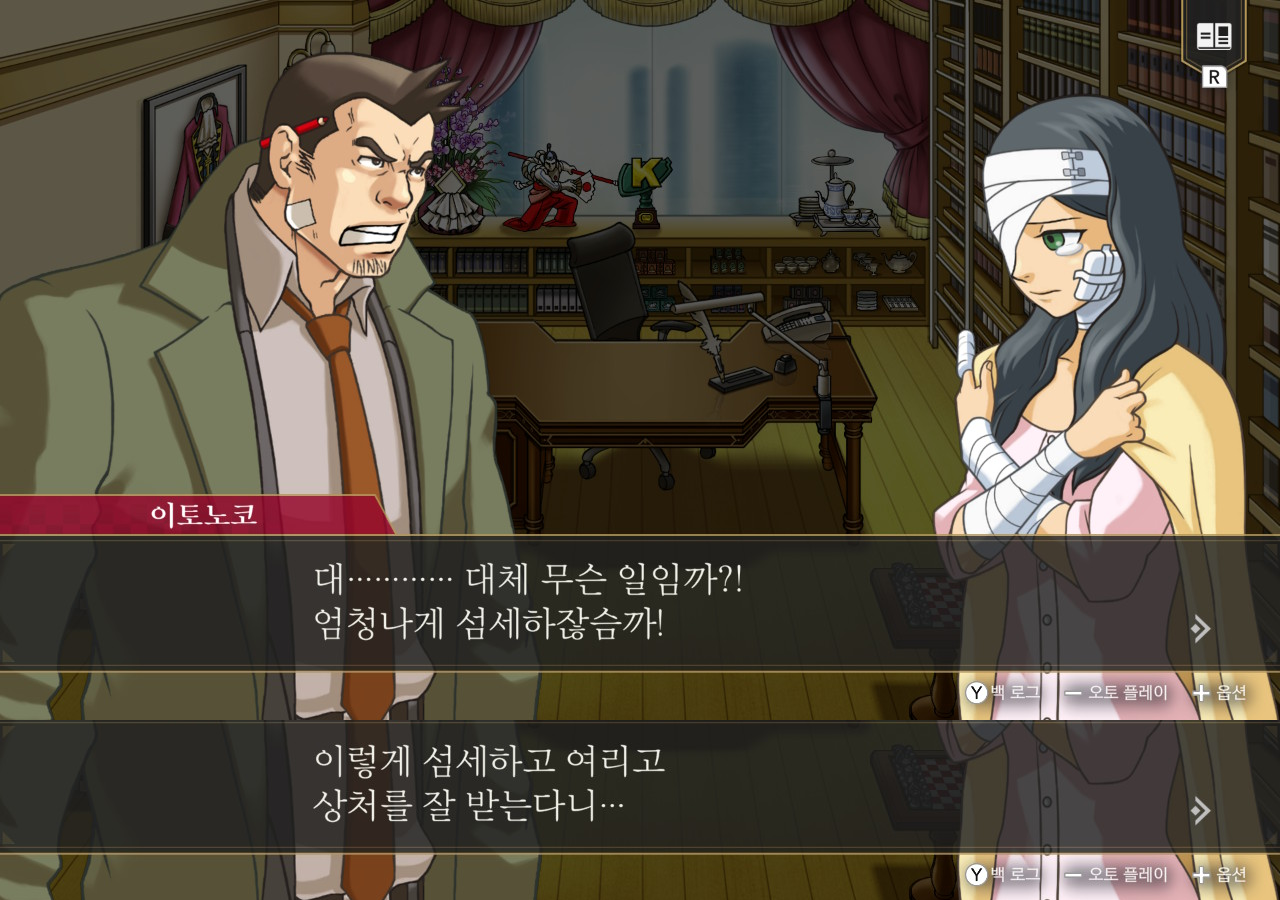Open 옵션 under the '섬세하잖습까!' box
Screen dimensions: 1280x900
1220,692
